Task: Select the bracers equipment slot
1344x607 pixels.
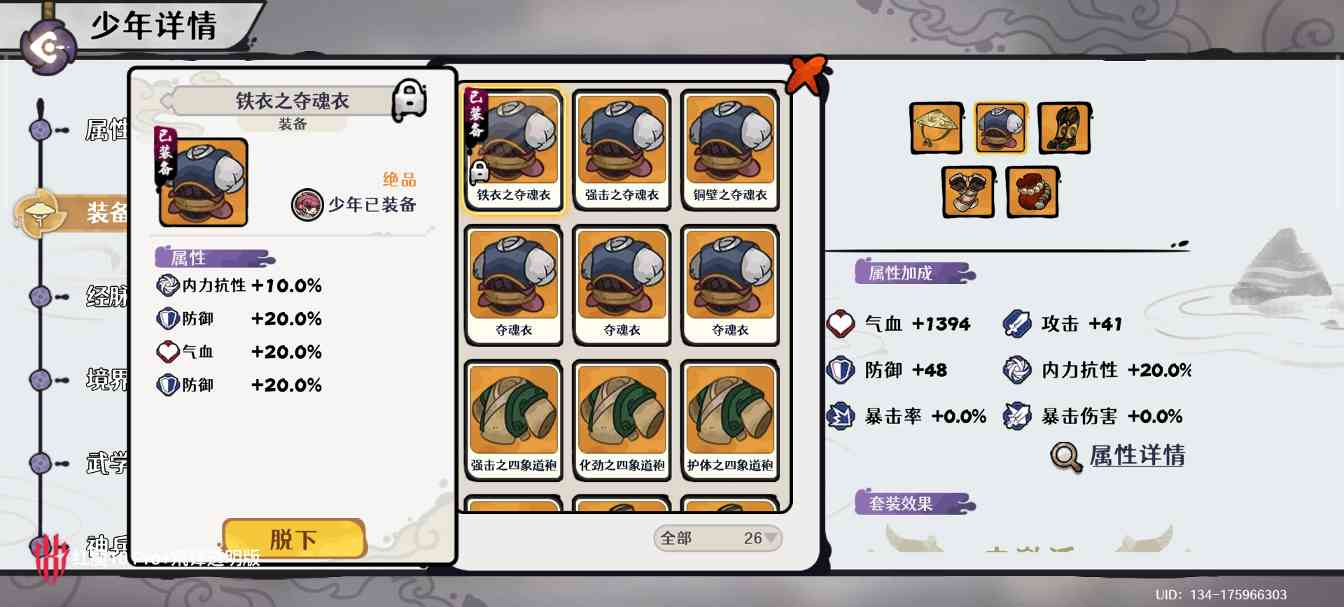Action: (968, 192)
